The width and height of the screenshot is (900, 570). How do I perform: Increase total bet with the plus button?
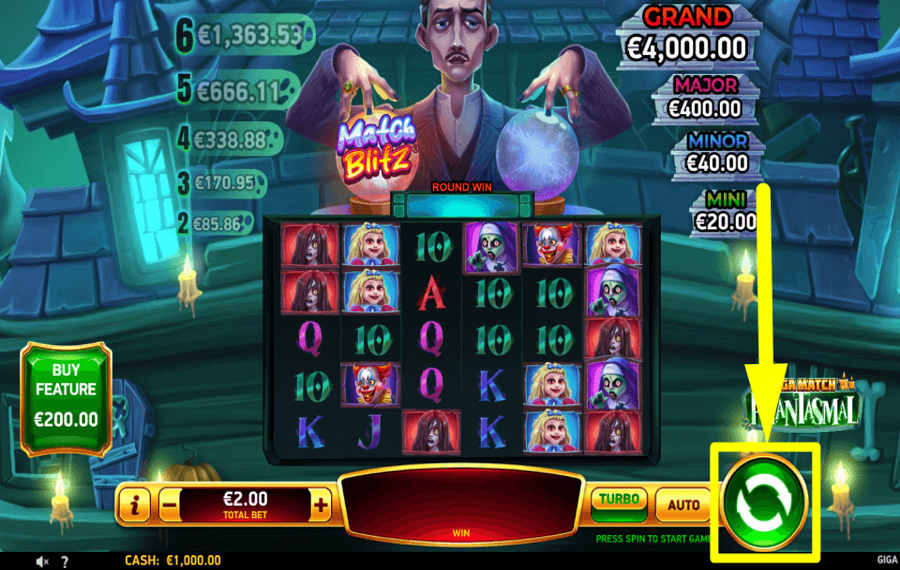[320, 506]
